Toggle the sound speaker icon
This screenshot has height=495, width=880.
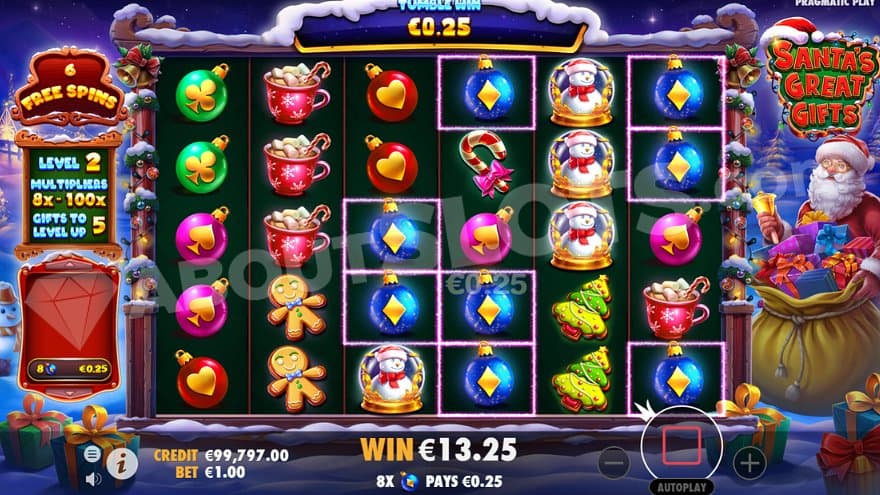click(93, 478)
